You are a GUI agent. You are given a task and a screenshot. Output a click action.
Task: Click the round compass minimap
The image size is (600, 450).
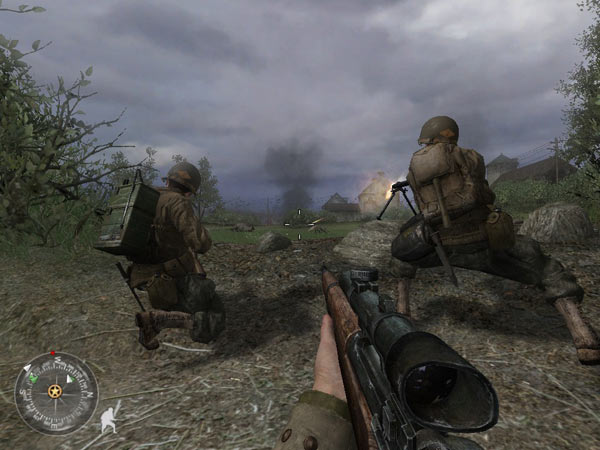click(x=56, y=392)
